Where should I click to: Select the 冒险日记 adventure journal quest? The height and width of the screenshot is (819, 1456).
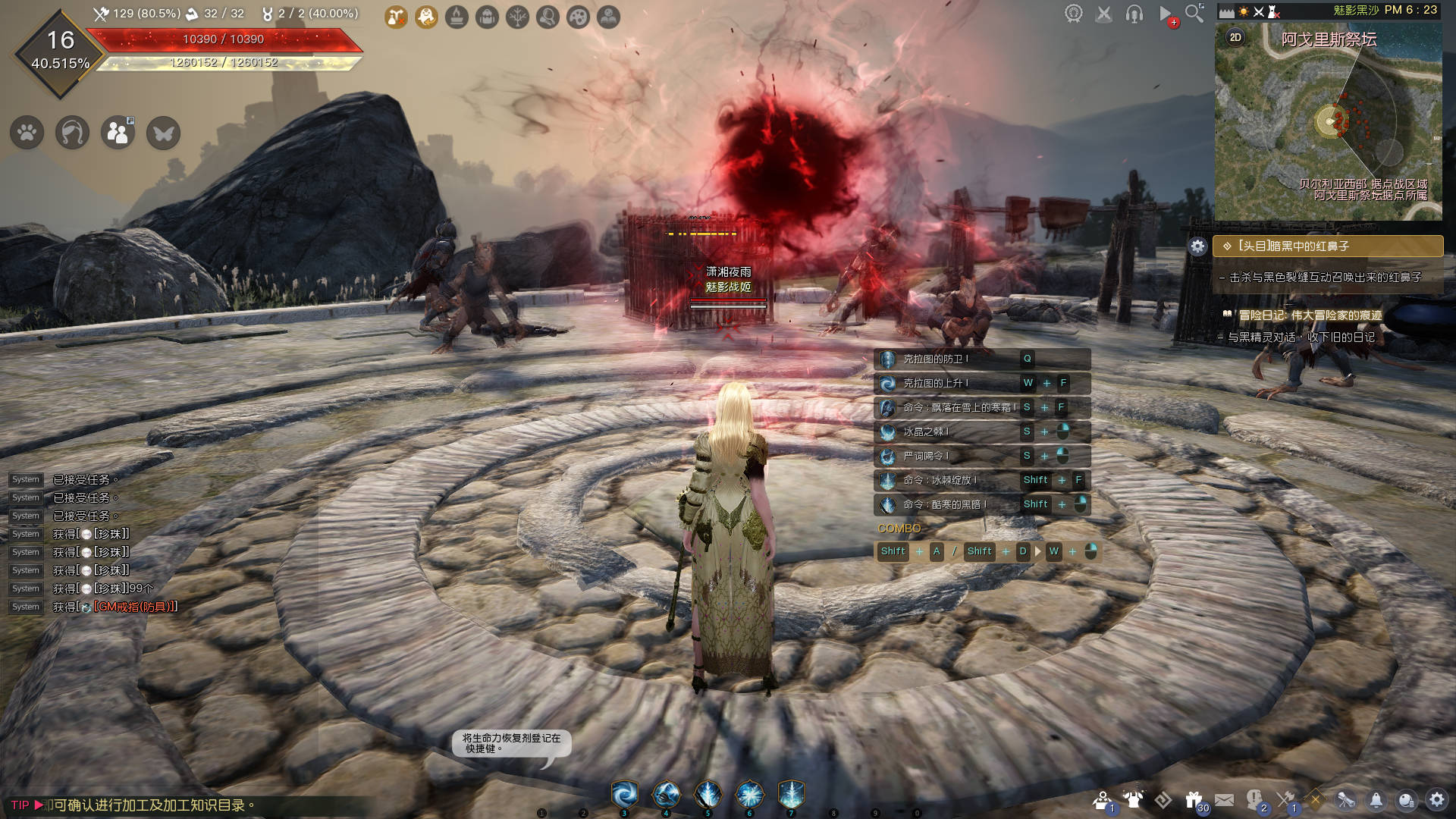click(x=1310, y=315)
